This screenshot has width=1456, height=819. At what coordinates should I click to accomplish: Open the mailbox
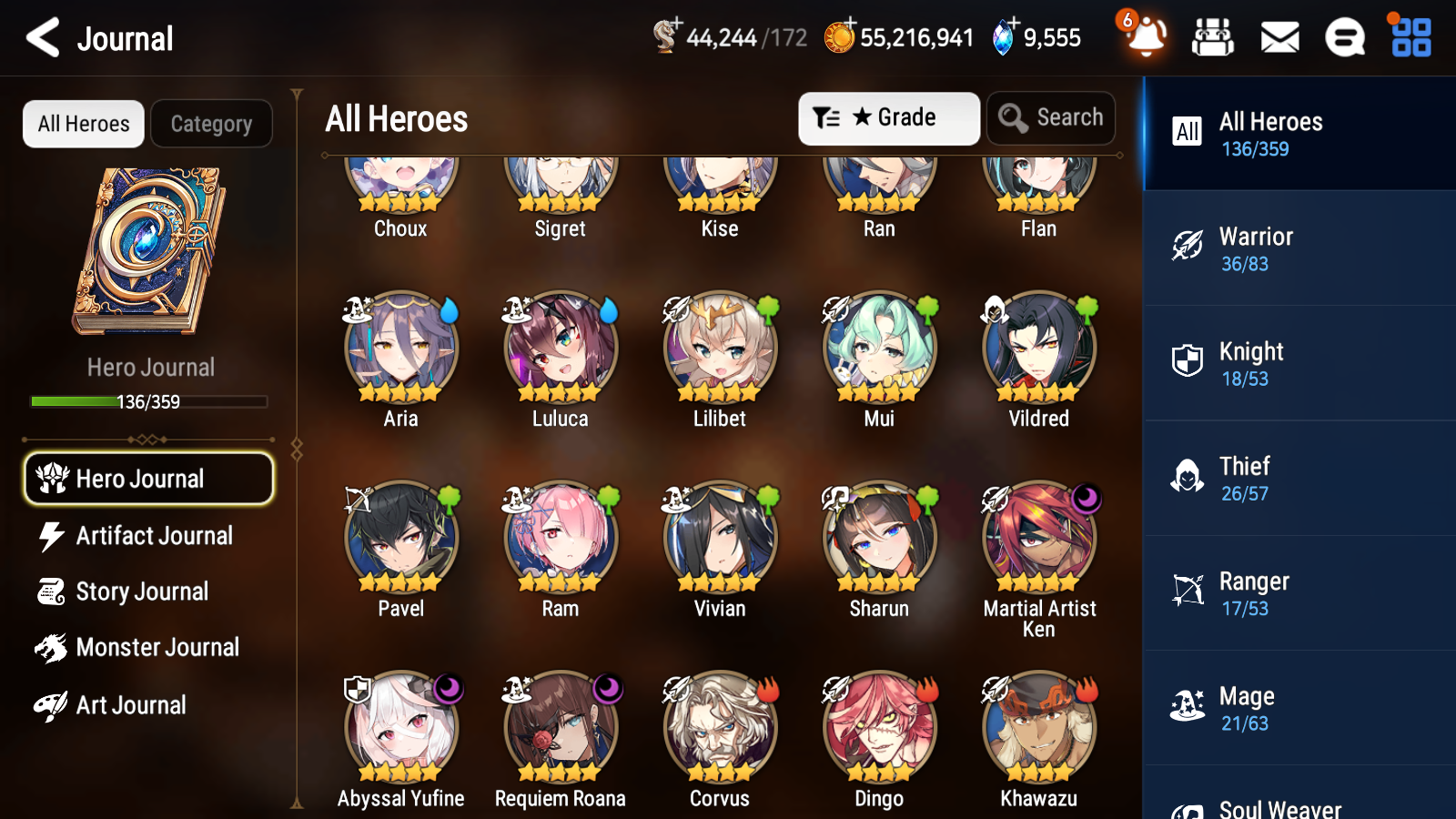click(1279, 37)
